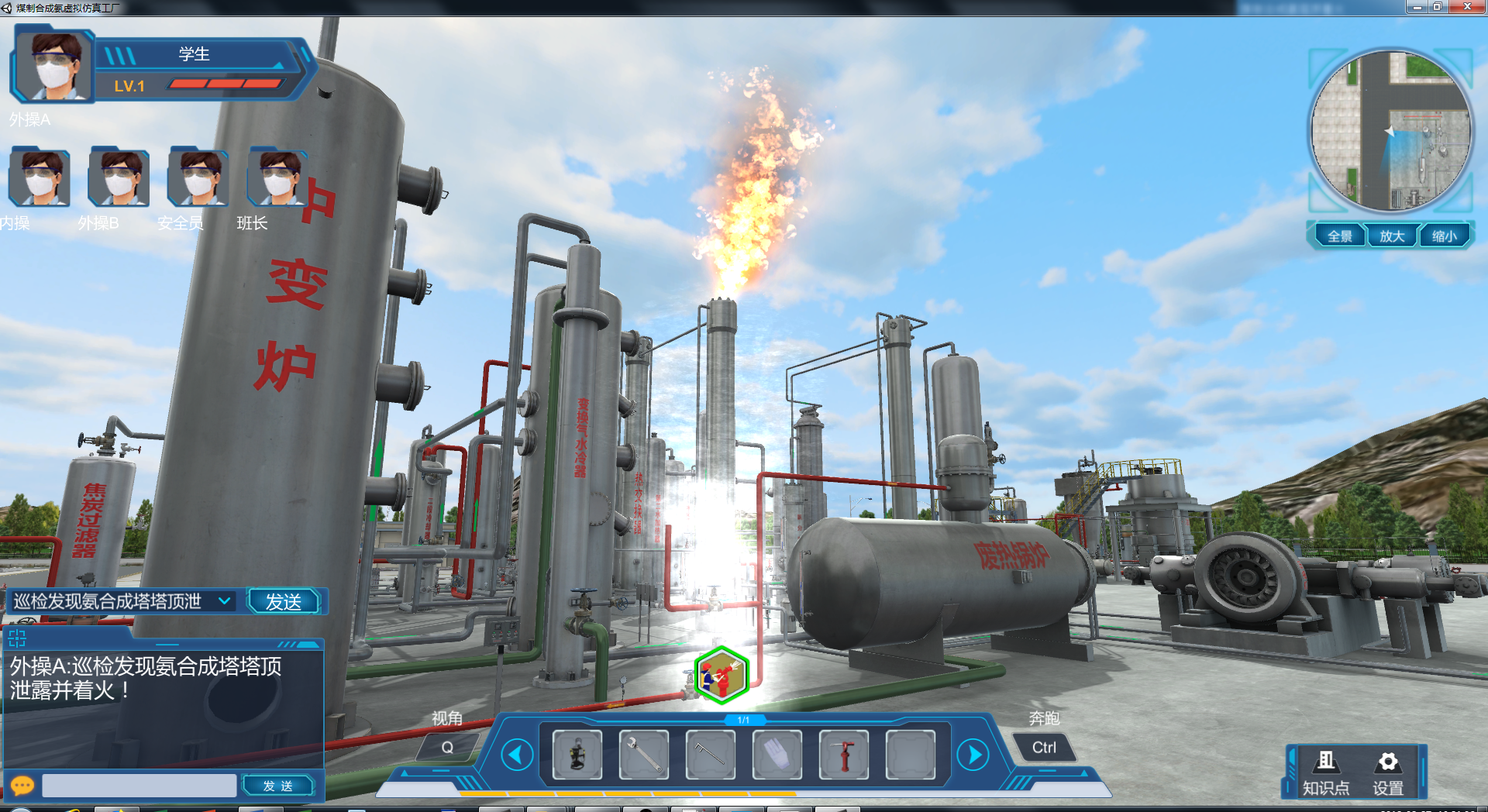
Task: Select the adjustable wrench slot
Action: click(644, 754)
